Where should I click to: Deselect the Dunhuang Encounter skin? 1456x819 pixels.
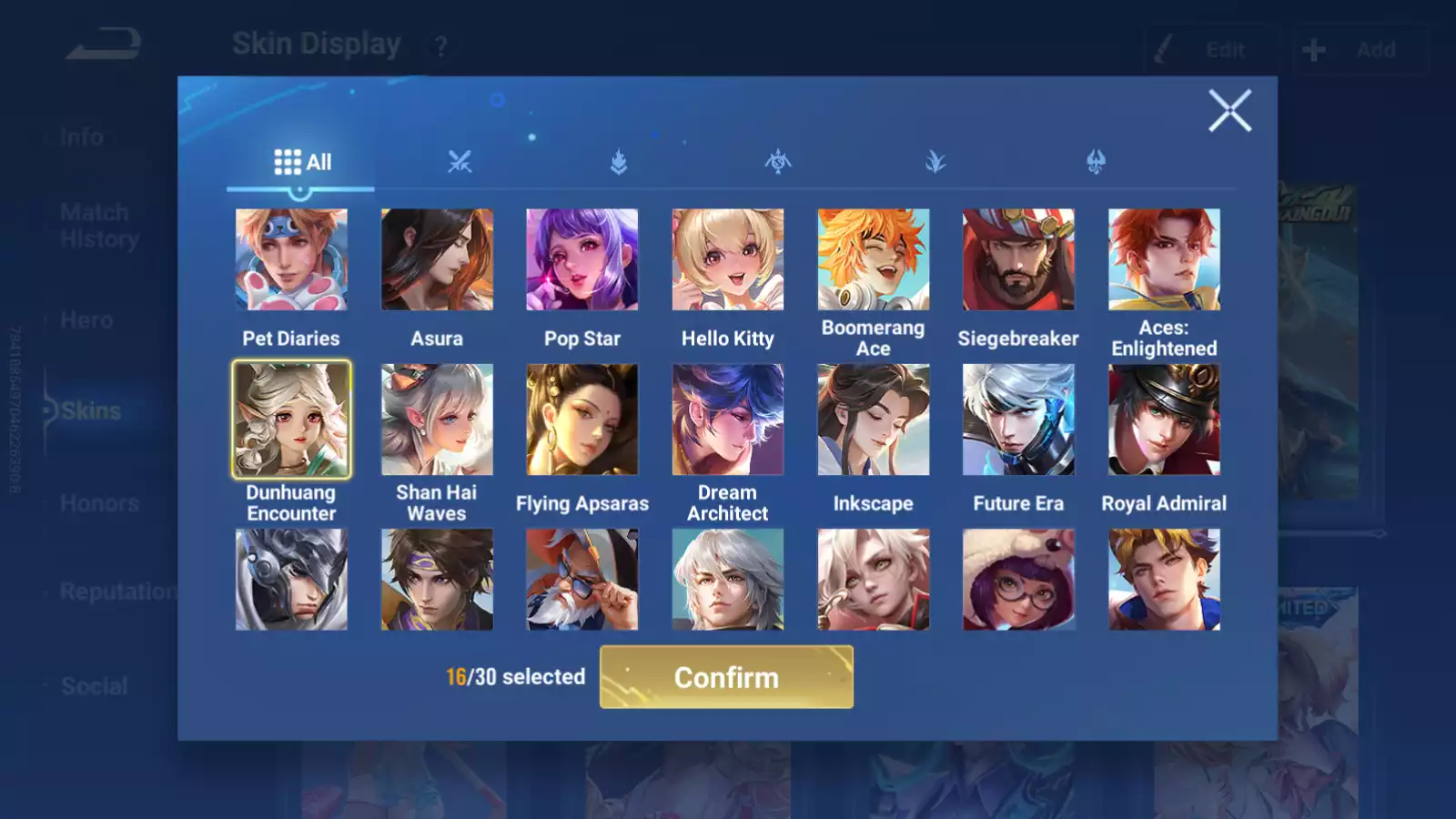[291, 419]
